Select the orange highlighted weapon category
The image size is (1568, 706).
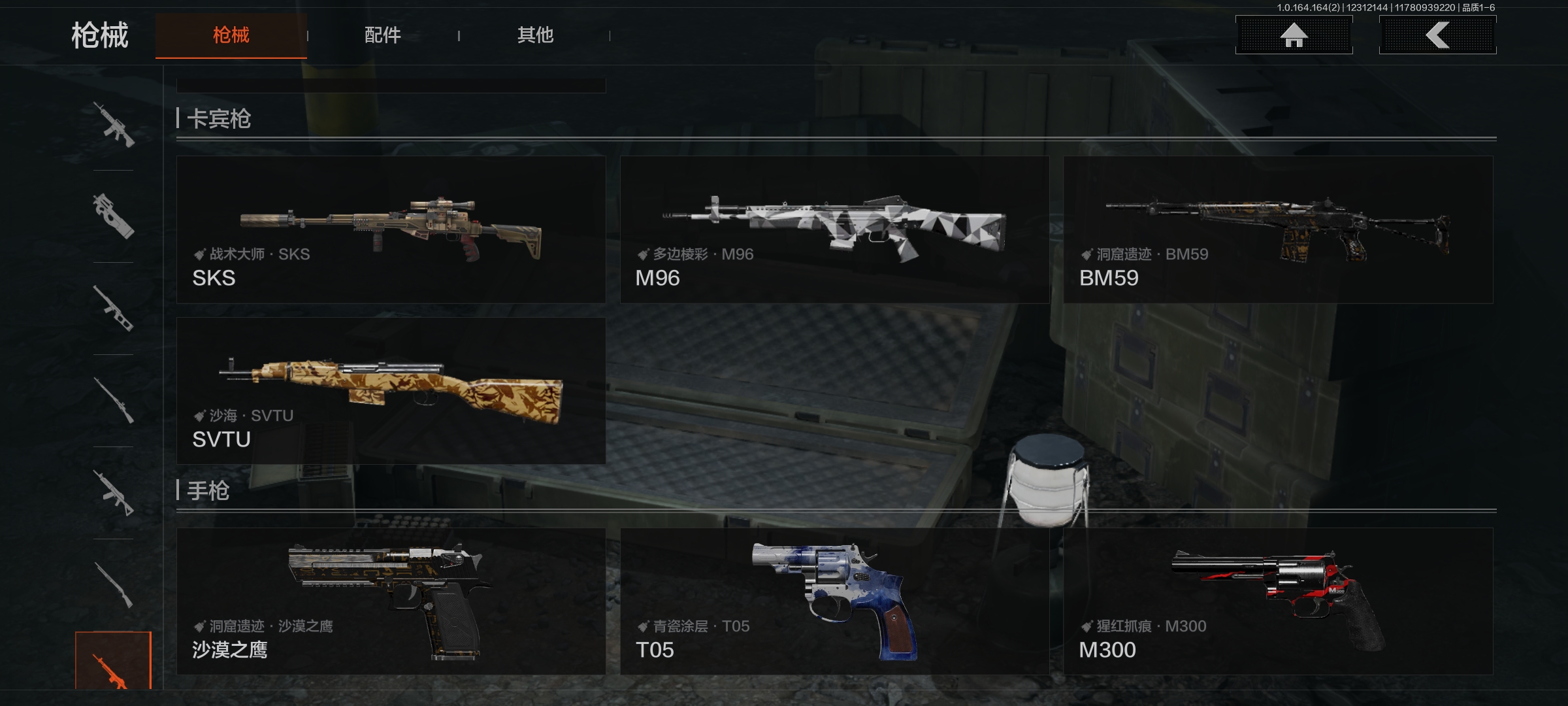click(114, 662)
